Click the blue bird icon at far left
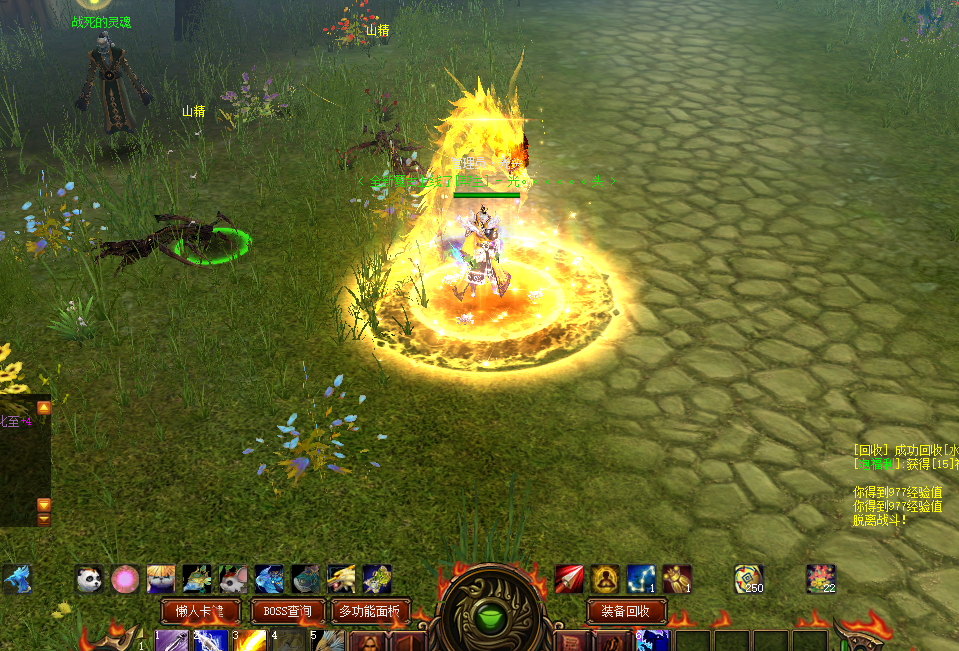Image resolution: width=959 pixels, height=651 pixels. point(16,579)
